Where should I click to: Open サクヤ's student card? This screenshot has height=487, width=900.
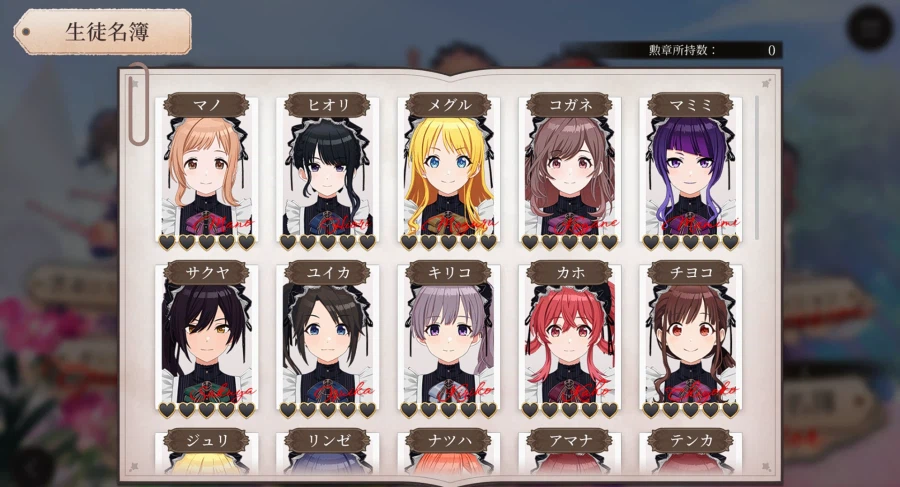206,338
